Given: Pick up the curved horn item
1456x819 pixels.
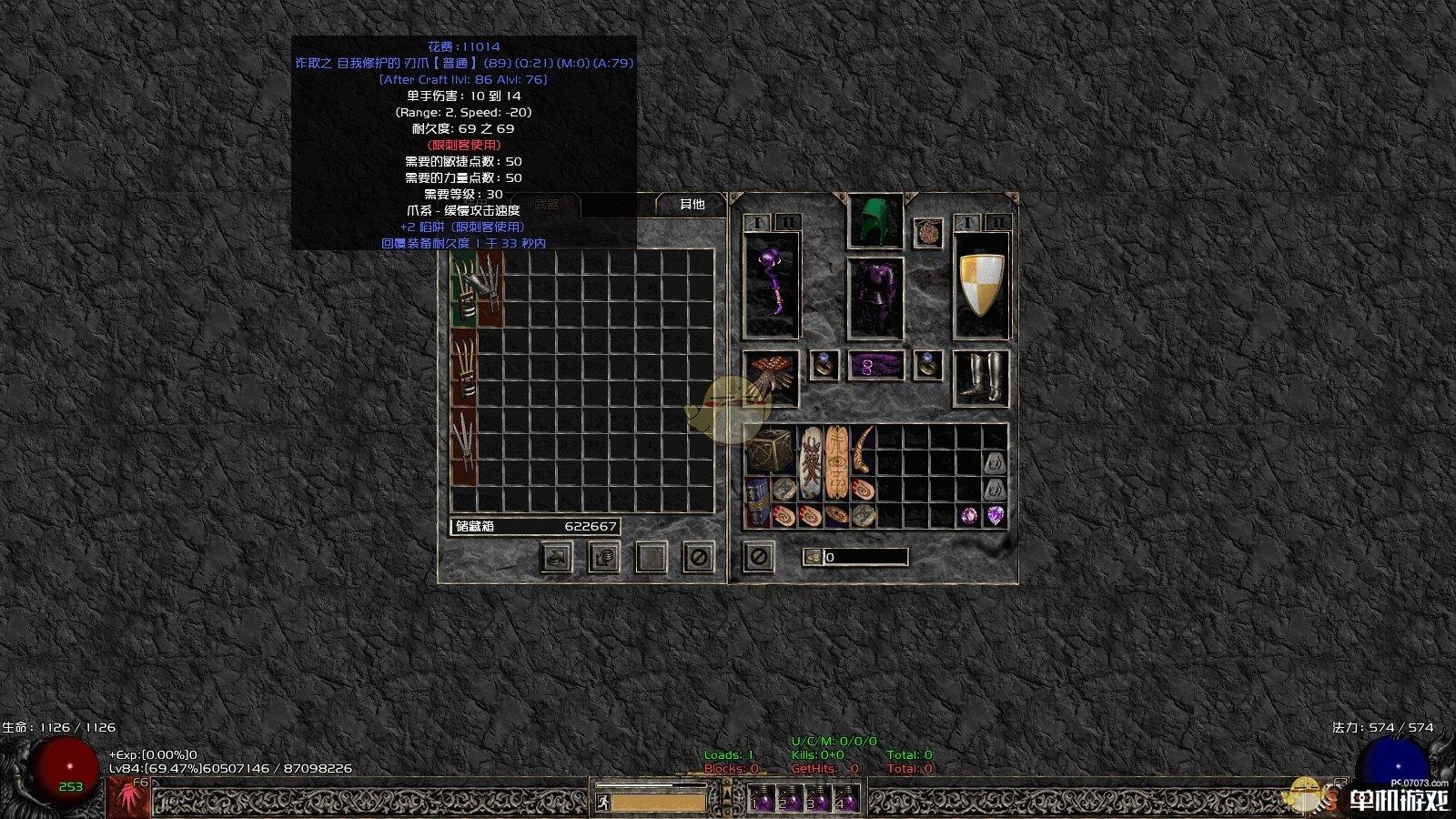Looking at the screenshot, I should pos(862,449).
